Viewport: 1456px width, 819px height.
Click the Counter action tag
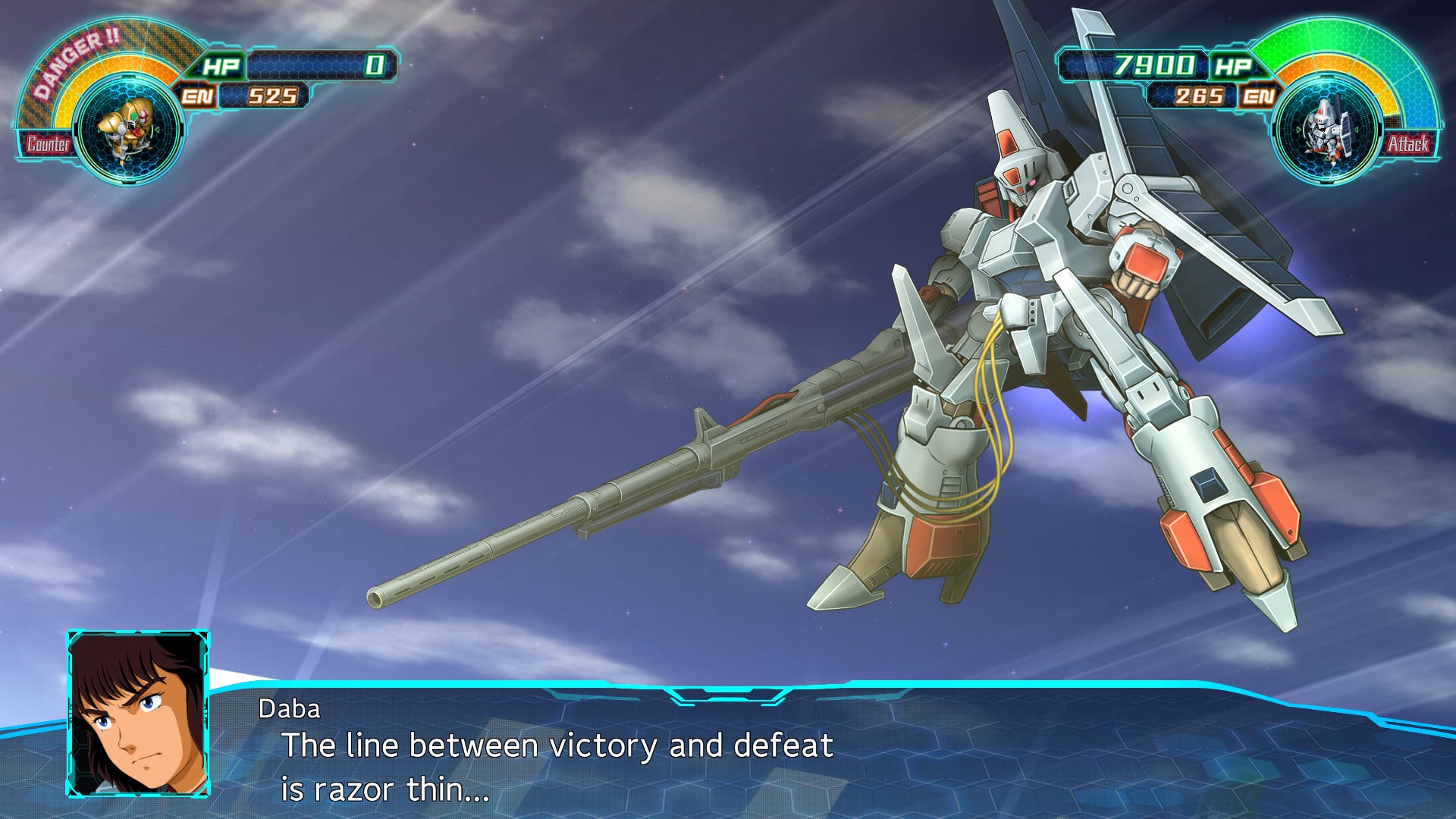tap(48, 144)
